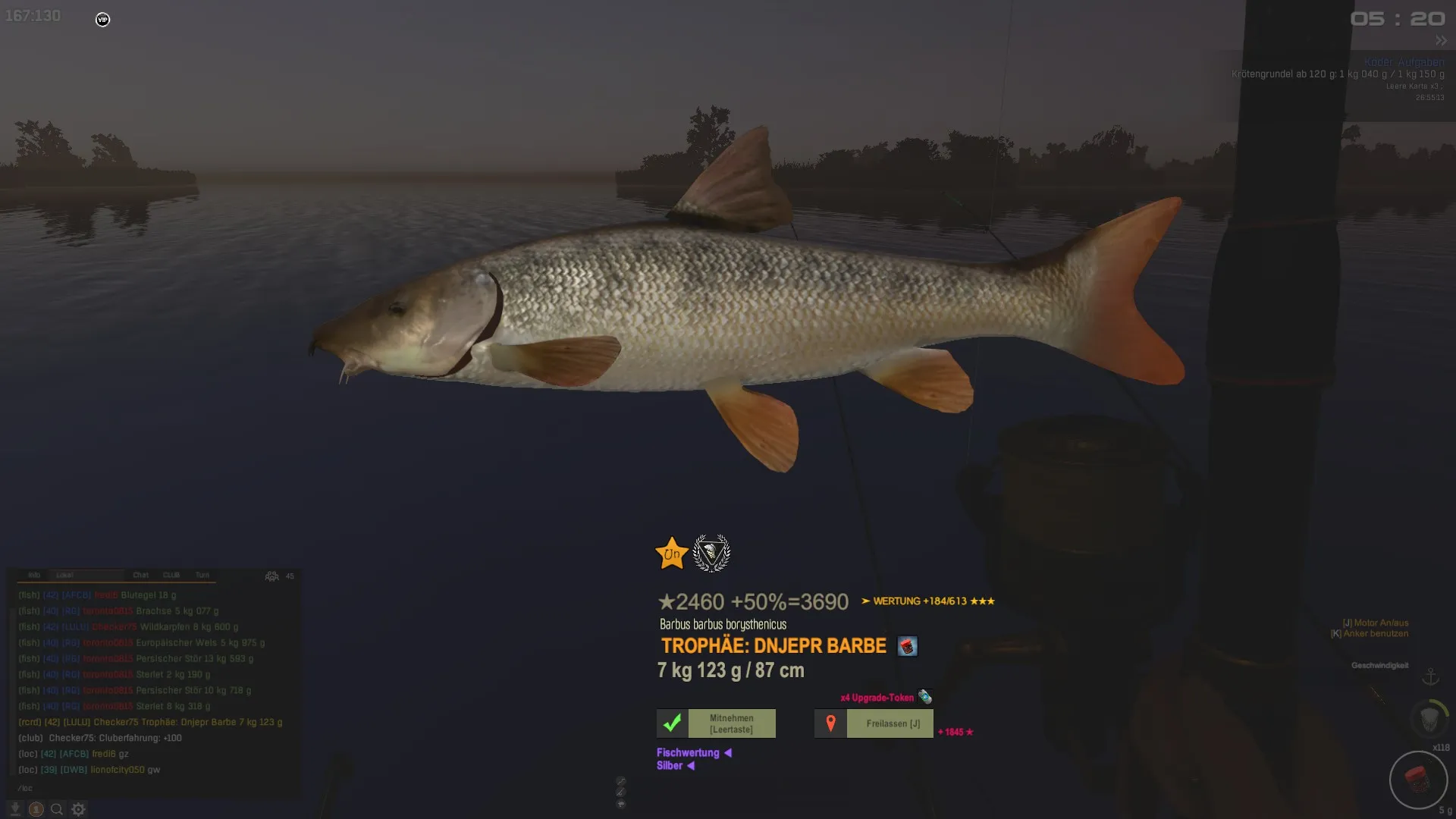Open the Chat tab
1456x819 pixels.
pos(141,576)
